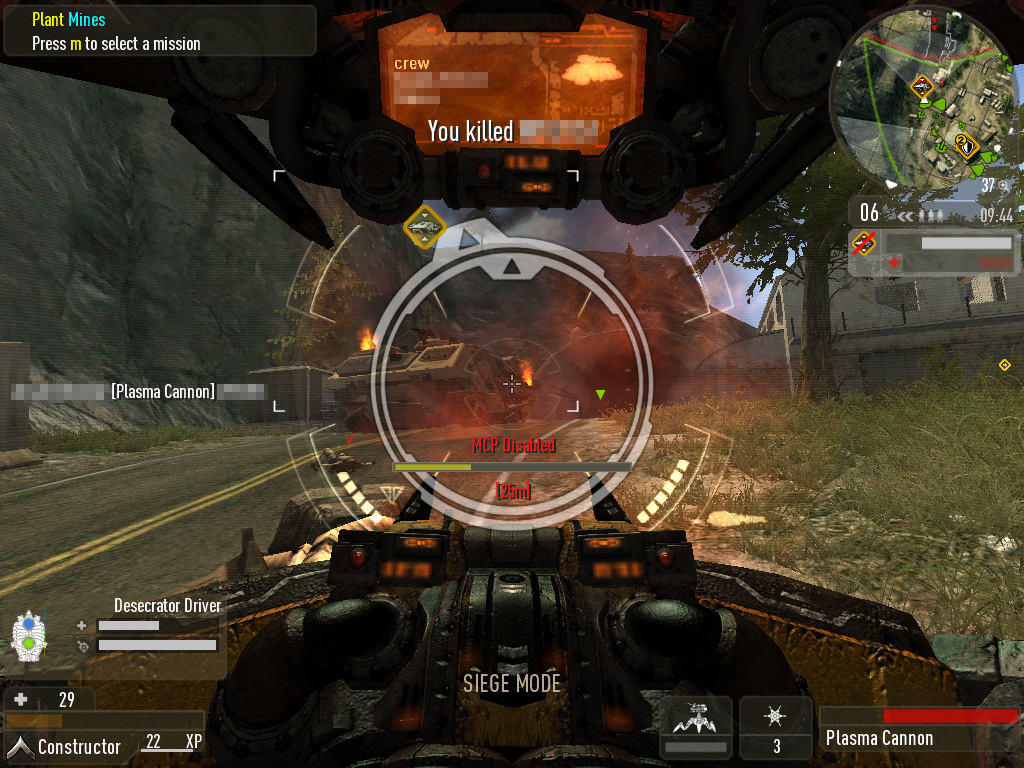Select the Constructor class rank chevron
Viewport: 1024px width, 768px height.
coord(19,746)
